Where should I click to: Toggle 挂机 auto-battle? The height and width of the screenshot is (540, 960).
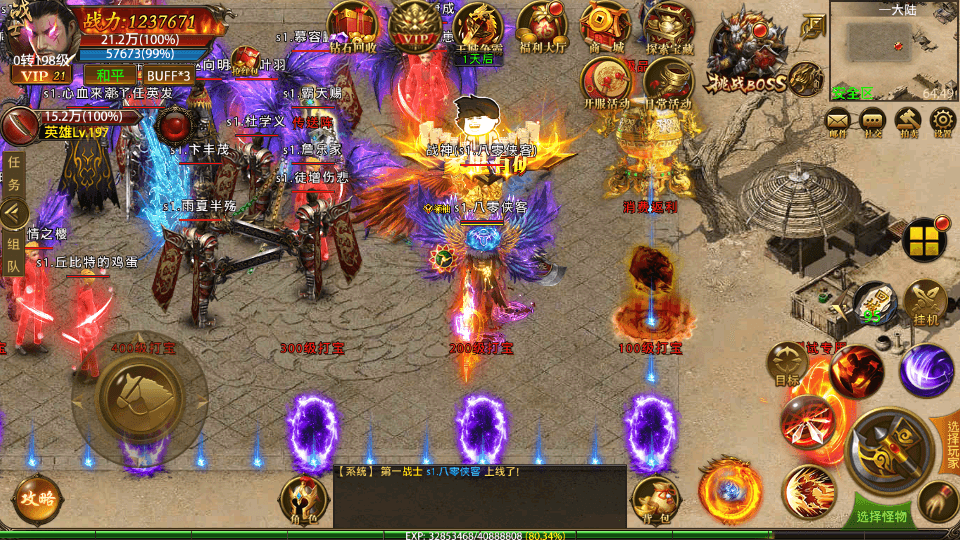pos(926,301)
